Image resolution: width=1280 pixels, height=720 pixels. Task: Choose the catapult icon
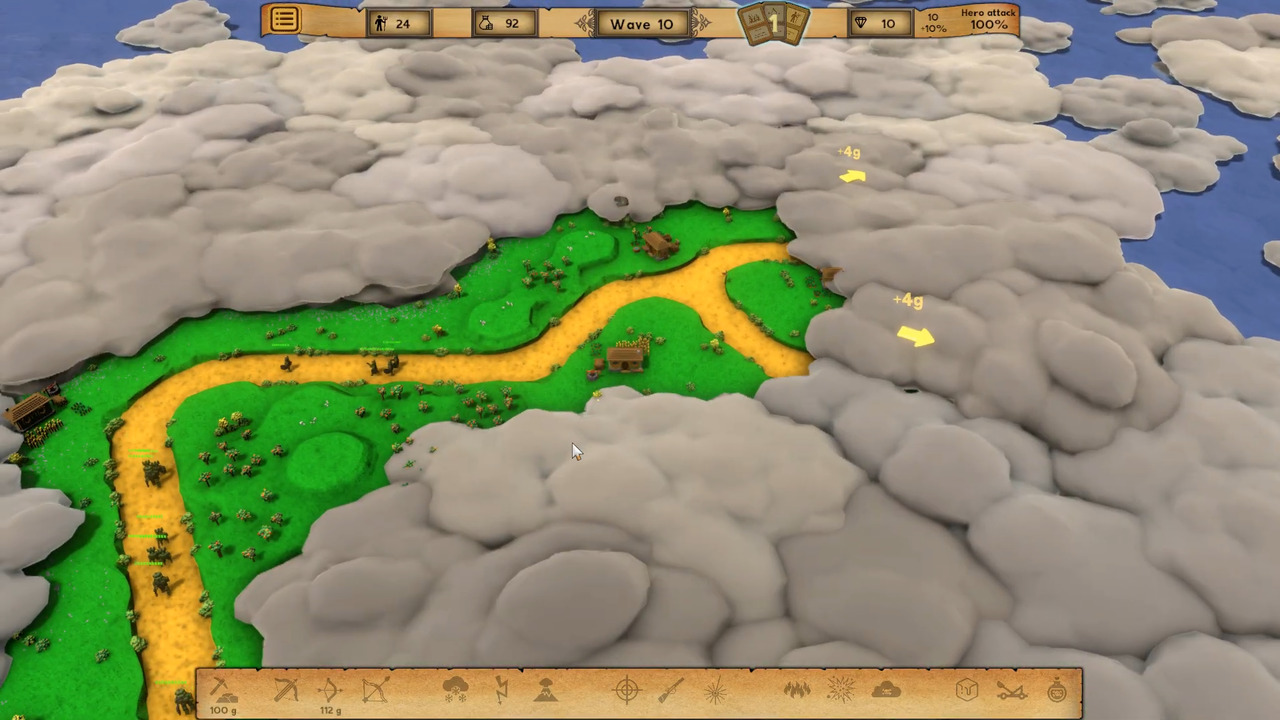1012,689
